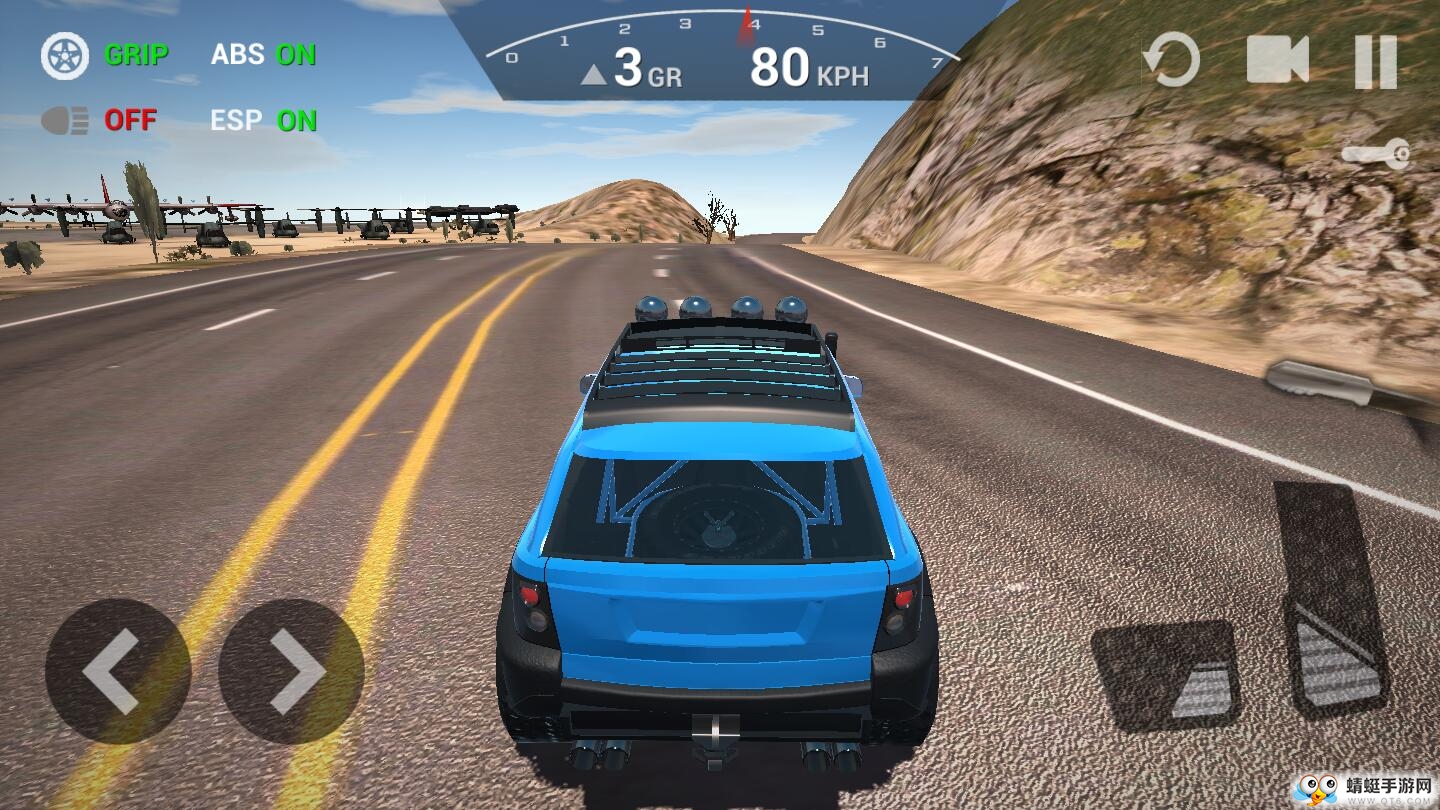Switch the camera view
This screenshot has width=1440, height=810.
tap(1277, 60)
